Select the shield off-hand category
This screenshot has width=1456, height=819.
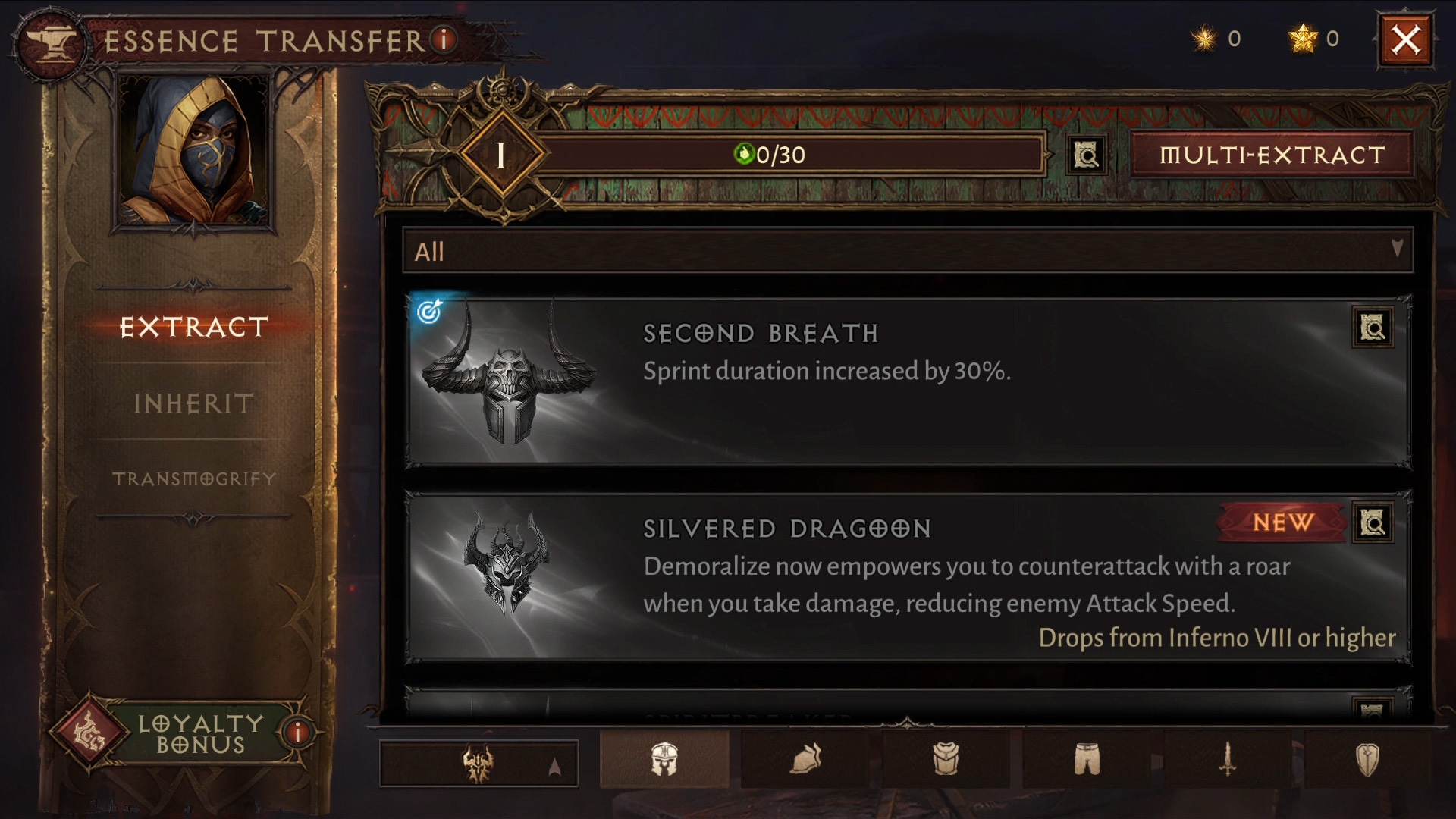click(x=1367, y=759)
